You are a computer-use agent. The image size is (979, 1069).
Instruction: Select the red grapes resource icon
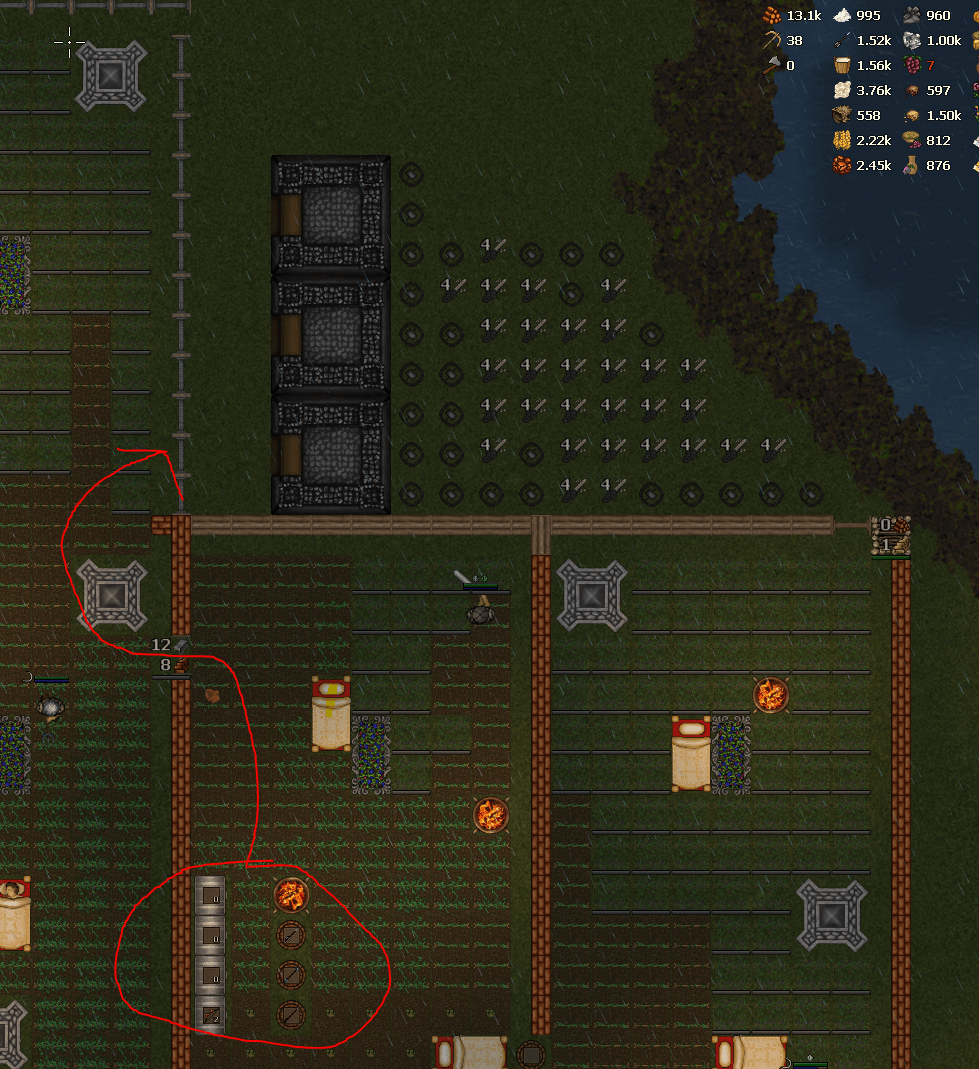coord(912,66)
